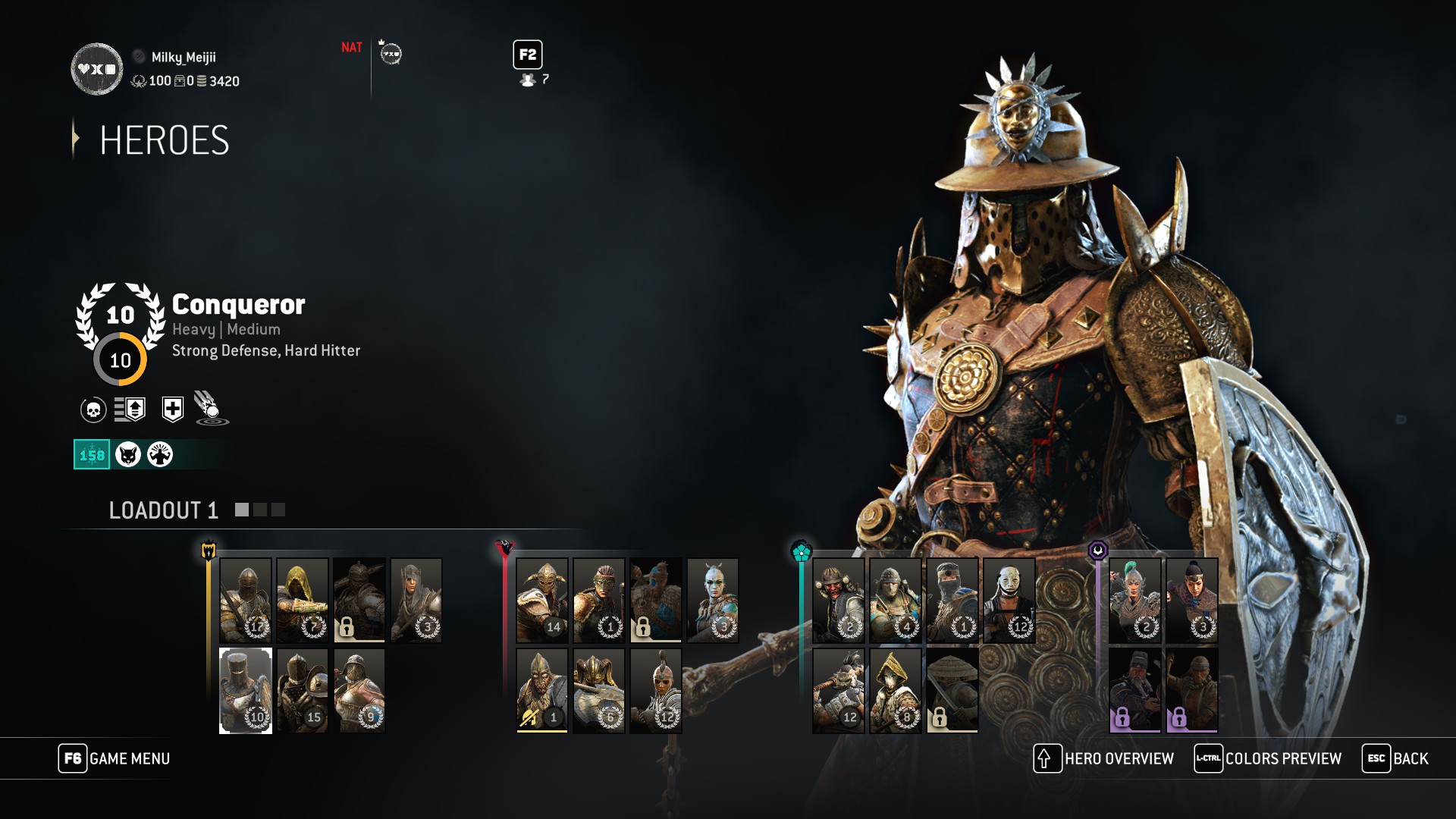Screen dimensions: 1456x819
Task: Choose the Viking hero with reputation 6
Action: (x=599, y=690)
